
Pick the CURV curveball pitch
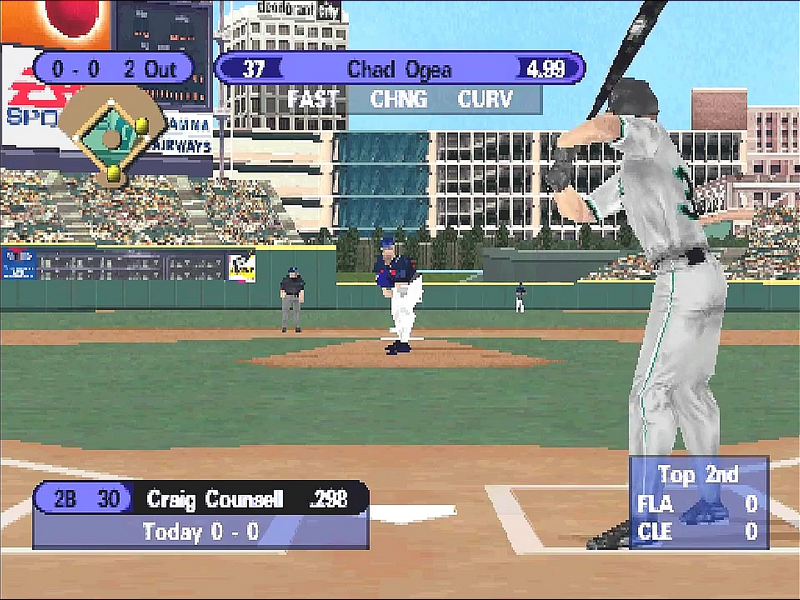[x=486, y=99]
